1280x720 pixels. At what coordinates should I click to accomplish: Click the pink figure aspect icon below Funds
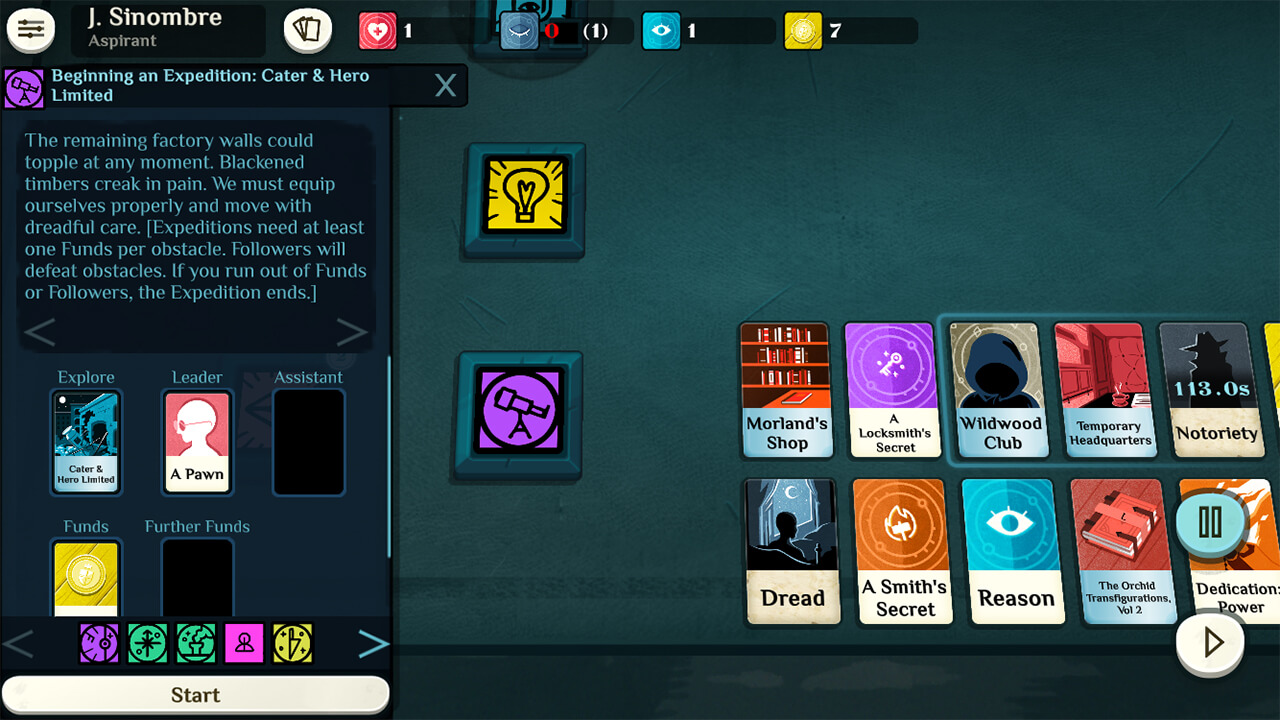[x=244, y=643]
